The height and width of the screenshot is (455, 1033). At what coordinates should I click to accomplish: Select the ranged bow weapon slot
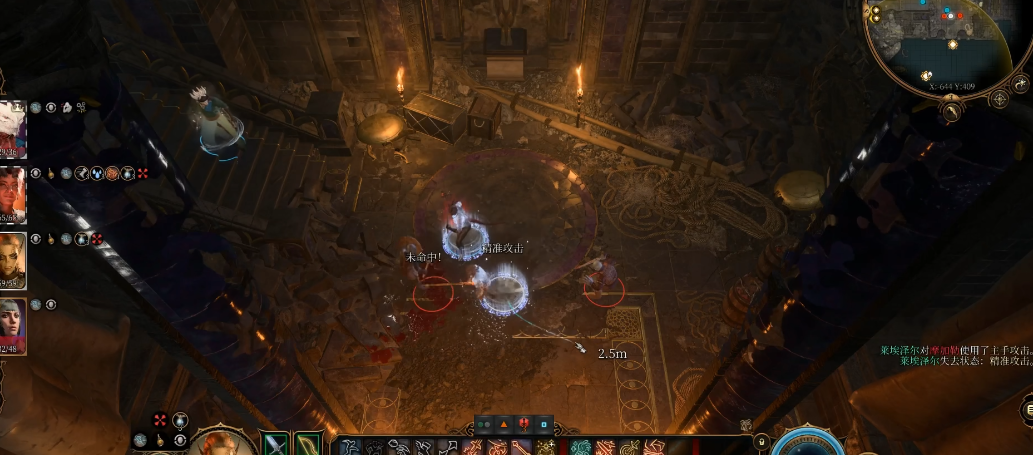click(x=308, y=444)
